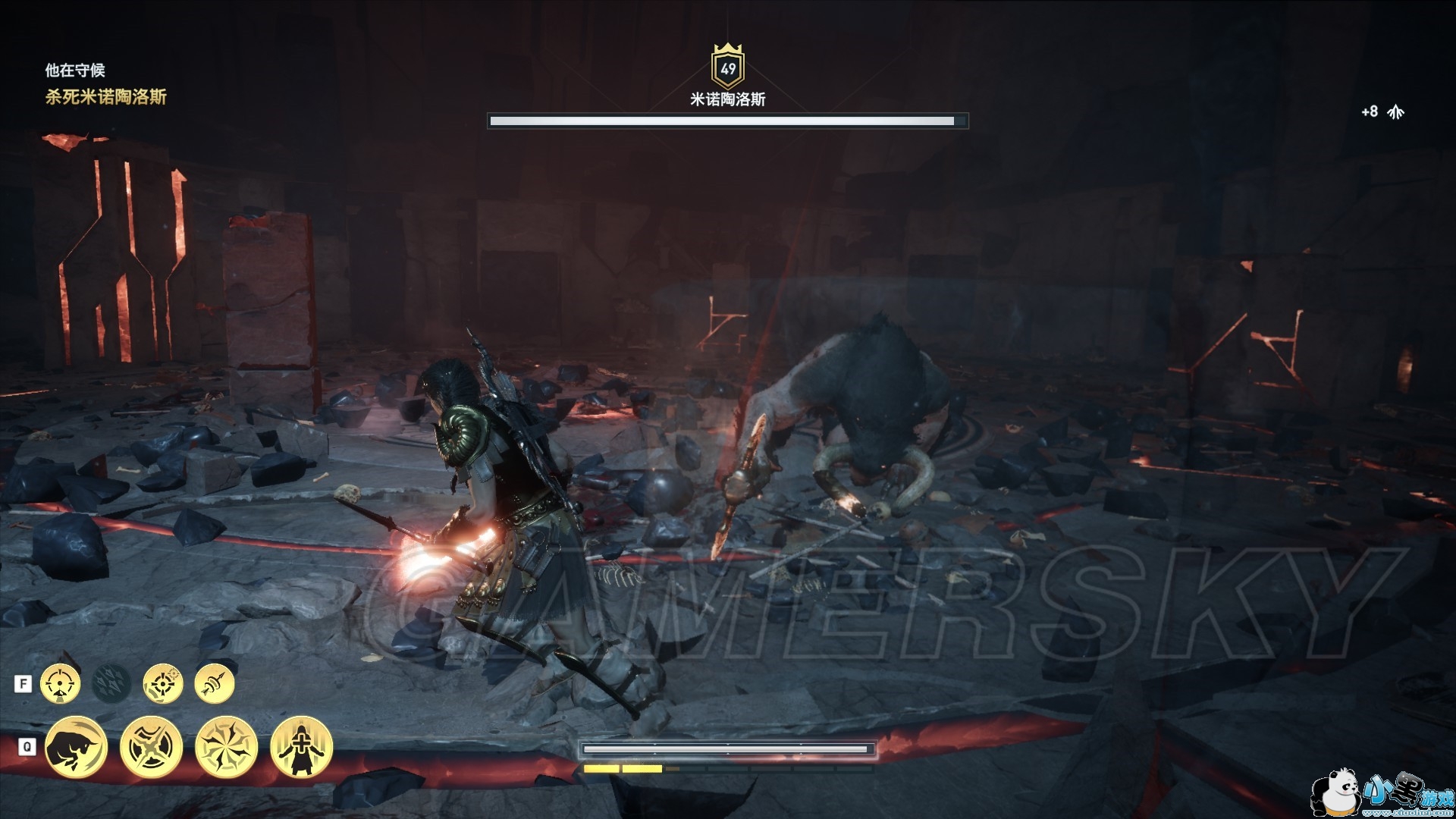Activate the Second Wind healing ability
Image resolution: width=1456 pixels, height=819 pixels.
pyautogui.click(x=301, y=747)
